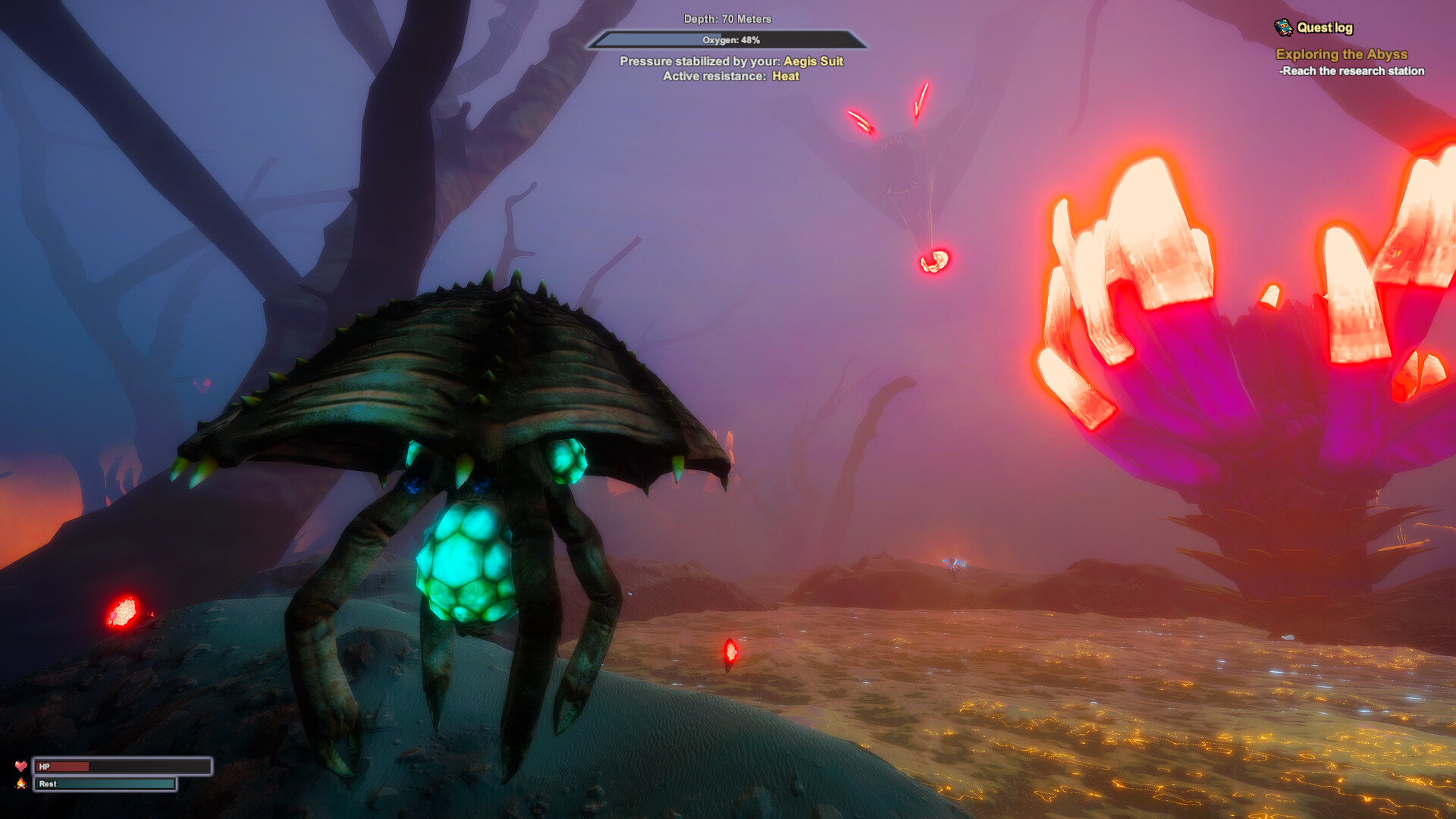1456x819 pixels.
Task: Click the glowing red crystal on the left rock
Action: (x=123, y=610)
